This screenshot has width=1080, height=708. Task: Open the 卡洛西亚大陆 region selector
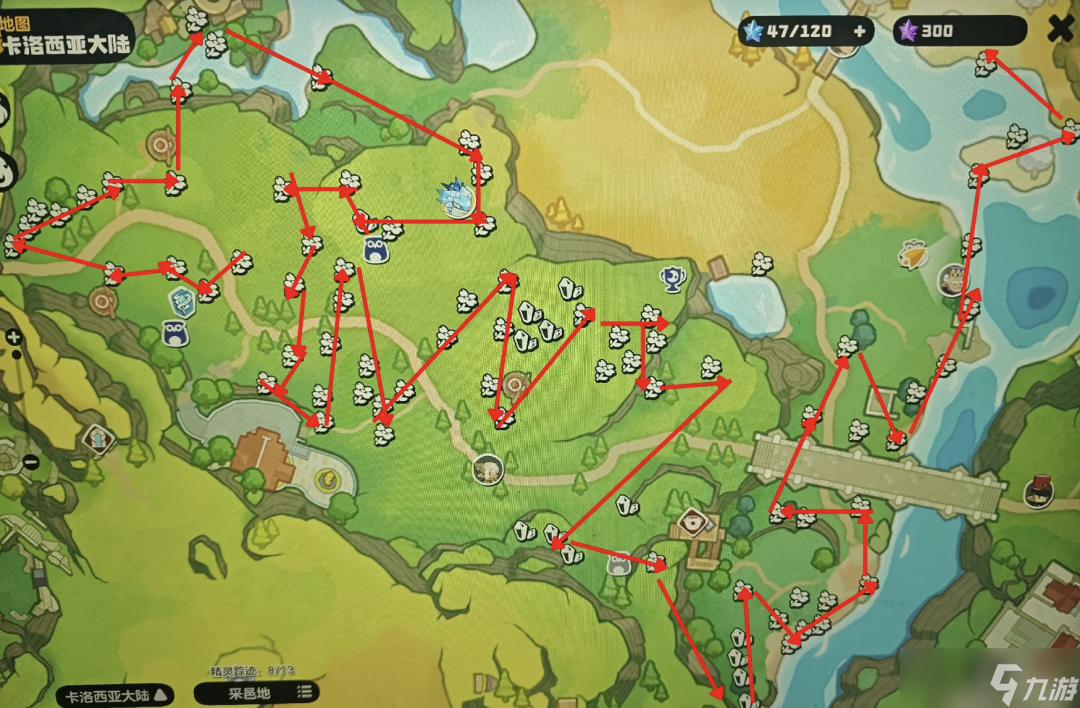[x=116, y=693]
